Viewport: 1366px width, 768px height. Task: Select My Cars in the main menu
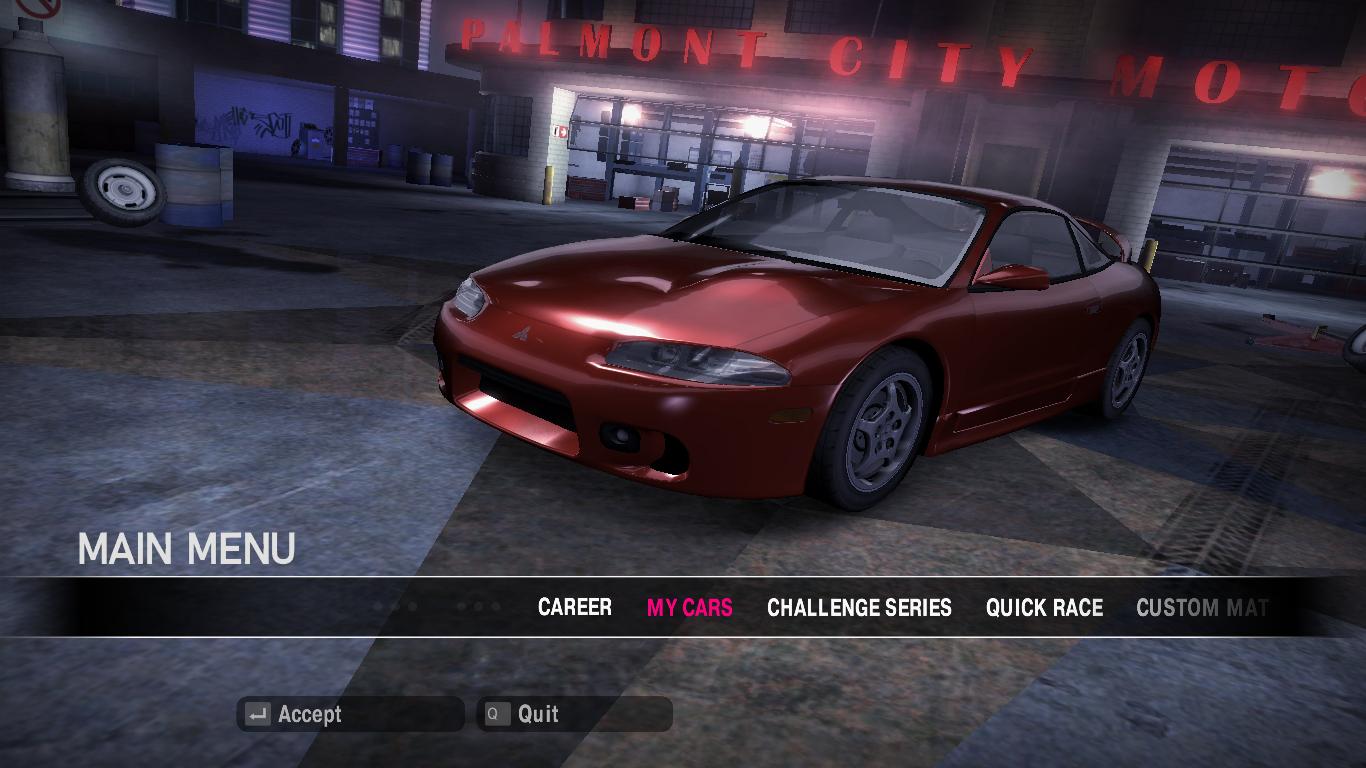pos(689,607)
